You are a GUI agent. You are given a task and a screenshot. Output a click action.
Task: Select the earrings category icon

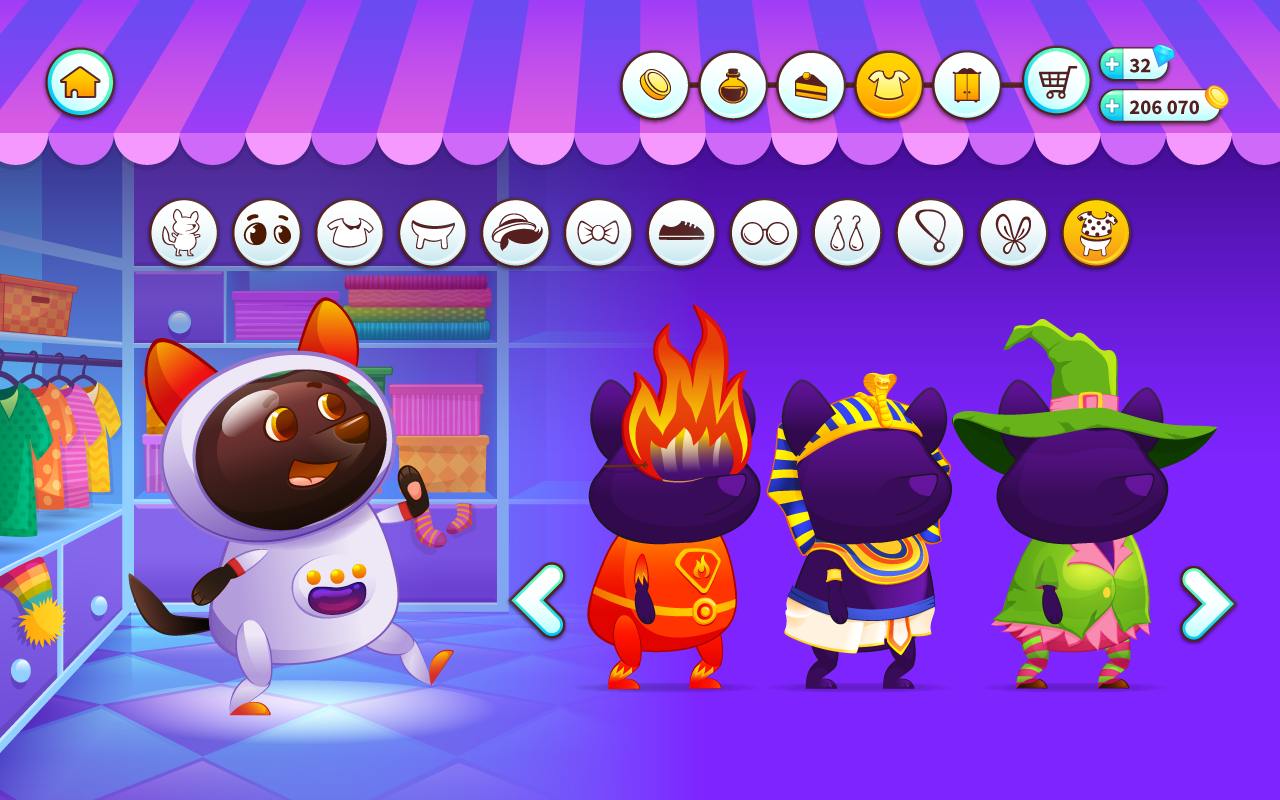pos(848,232)
